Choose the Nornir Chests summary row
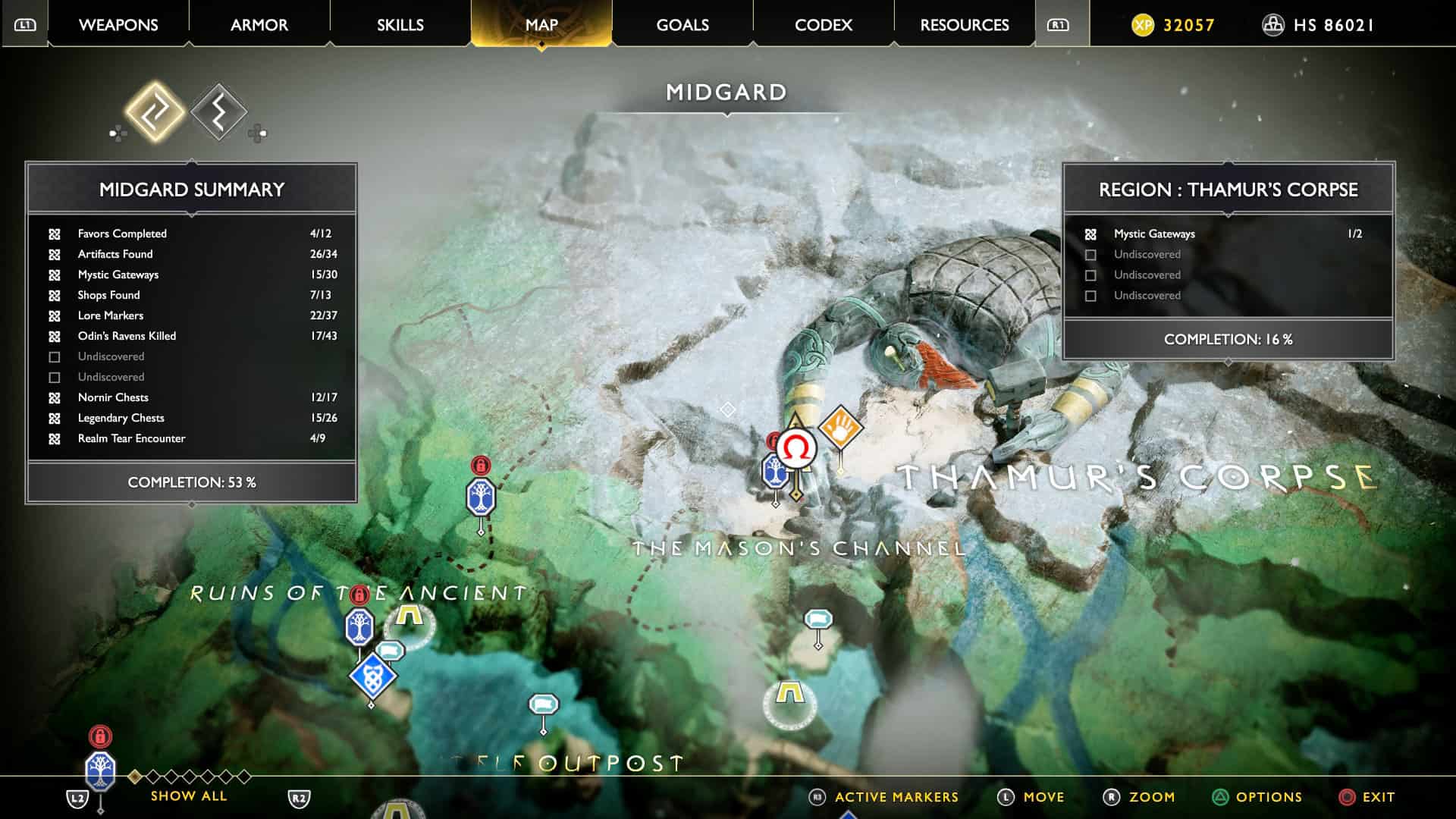This screenshot has height=819, width=1456. tap(191, 397)
